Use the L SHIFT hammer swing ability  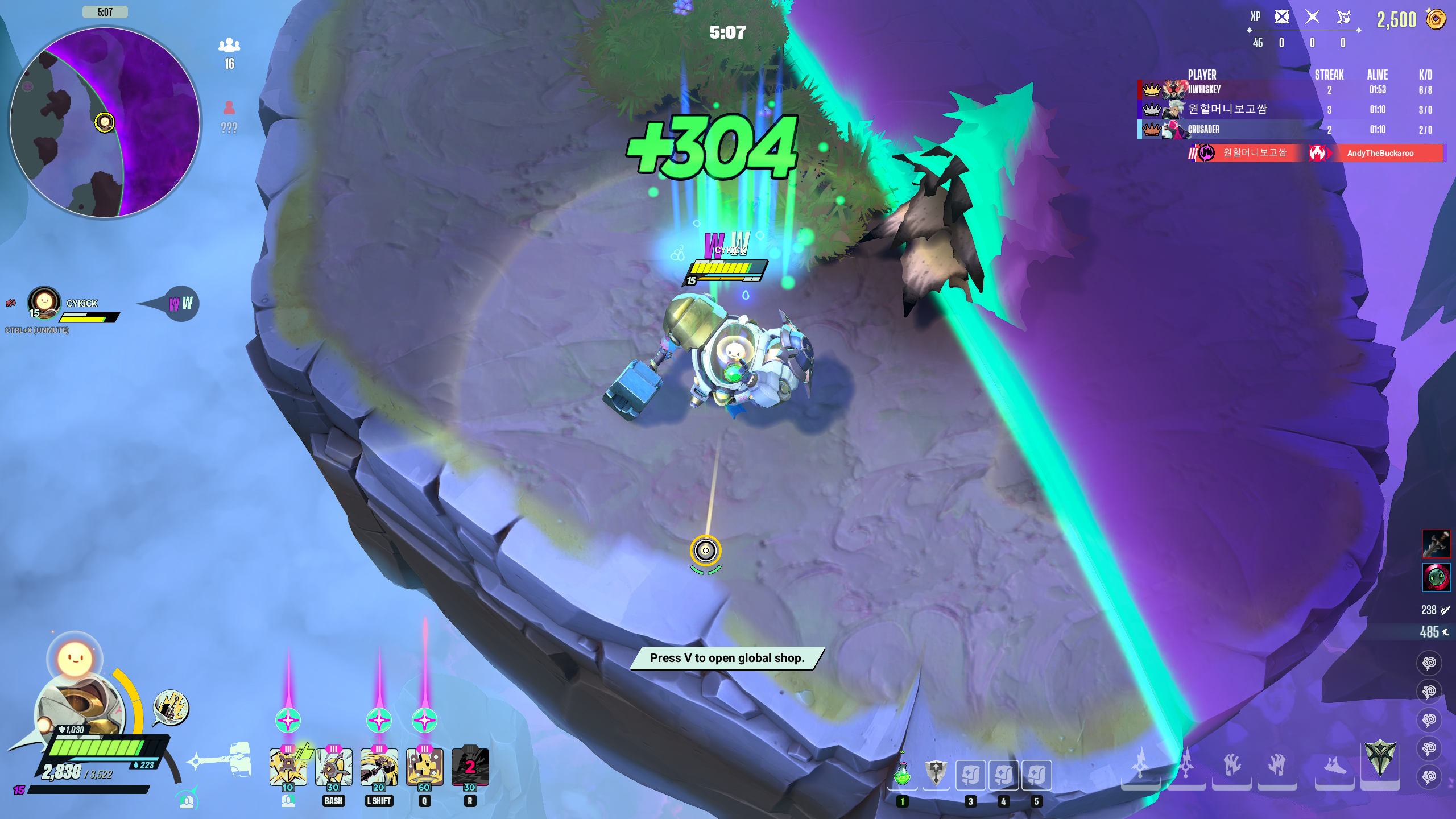tap(379, 767)
